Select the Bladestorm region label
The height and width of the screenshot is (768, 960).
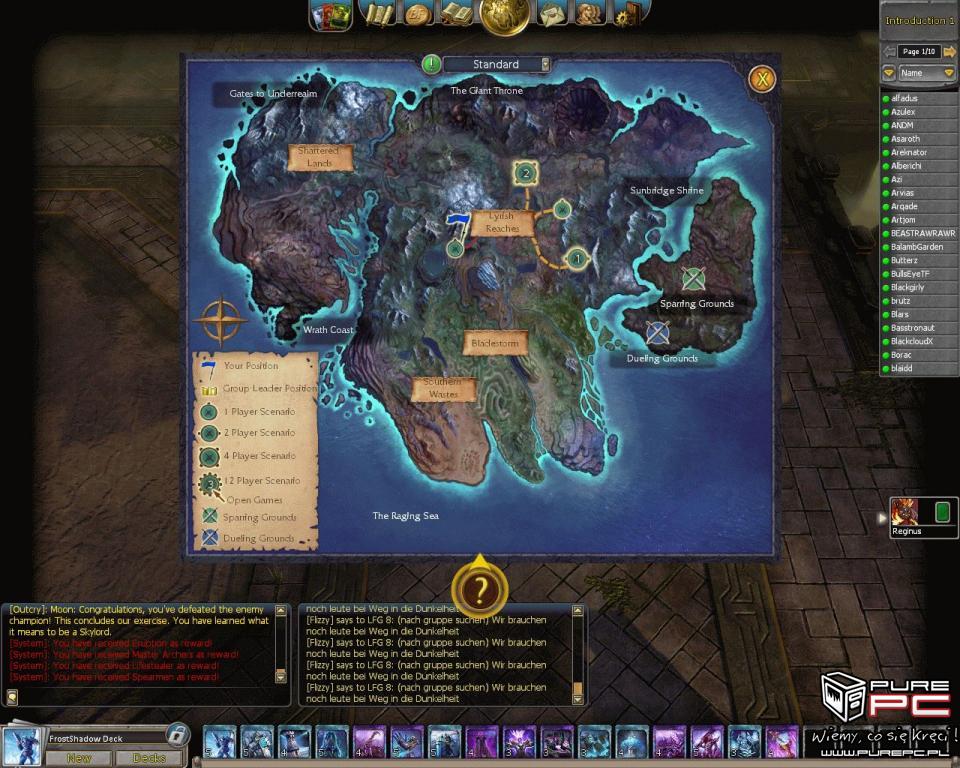[x=496, y=343]
